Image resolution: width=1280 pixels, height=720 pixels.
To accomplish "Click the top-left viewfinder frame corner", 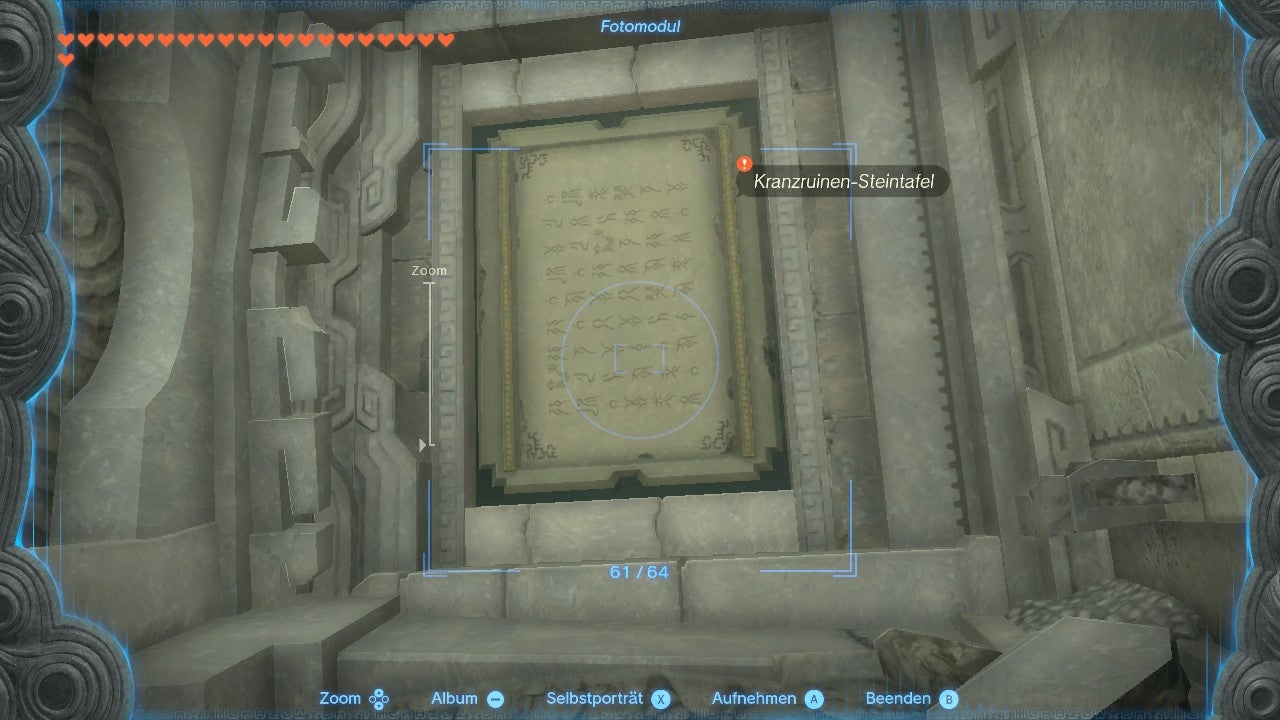I will pyautogui.click(x=429, y=146).
